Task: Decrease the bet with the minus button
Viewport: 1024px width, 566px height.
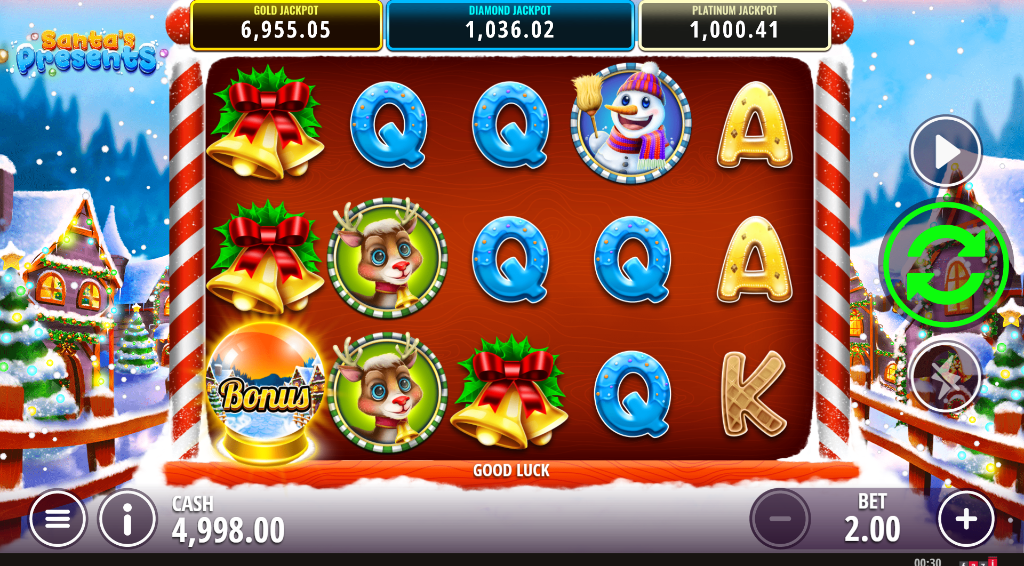Action: tap(780, 519)
